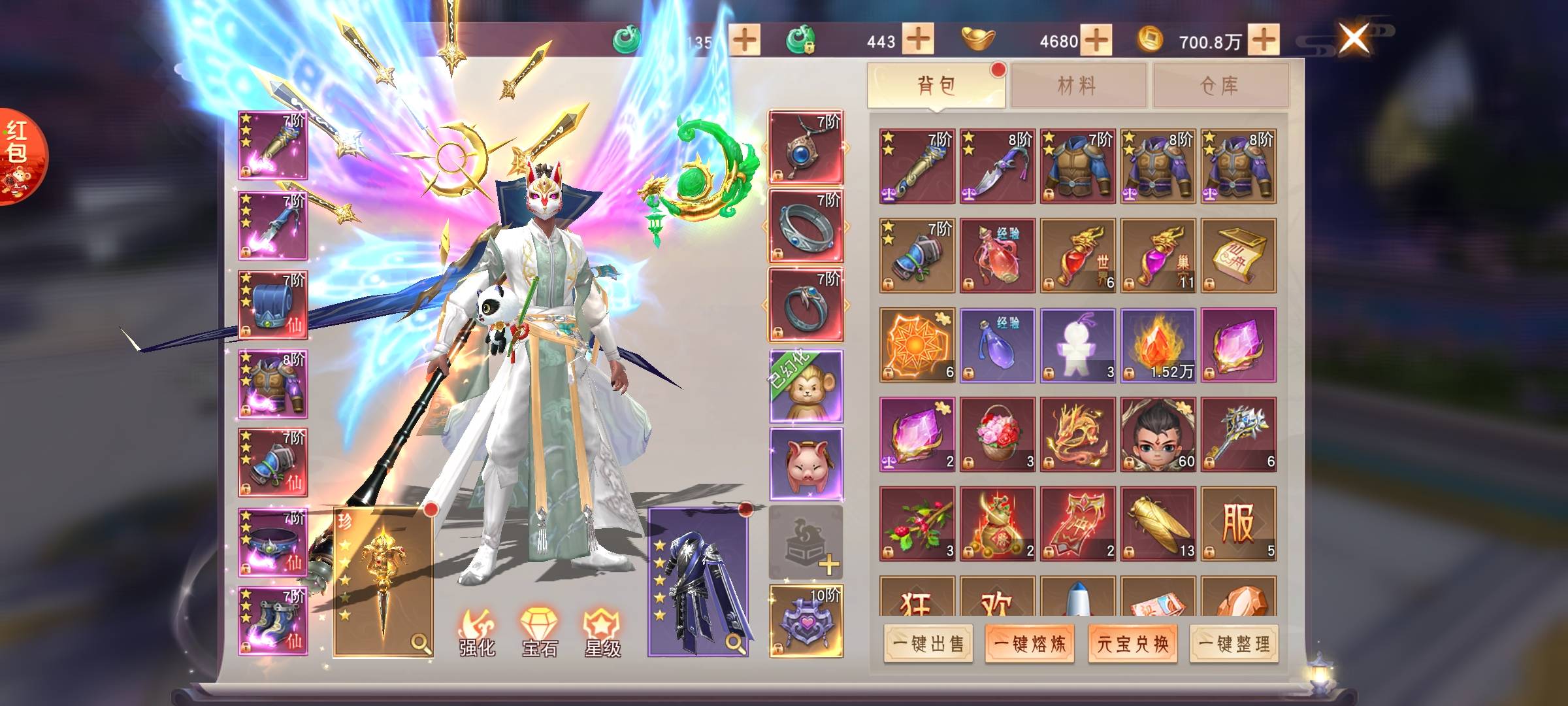The width and height of the screenshot is (1568, 706).
Task: Switch to the 材料 tab
Action: (x=1078, y=85)
